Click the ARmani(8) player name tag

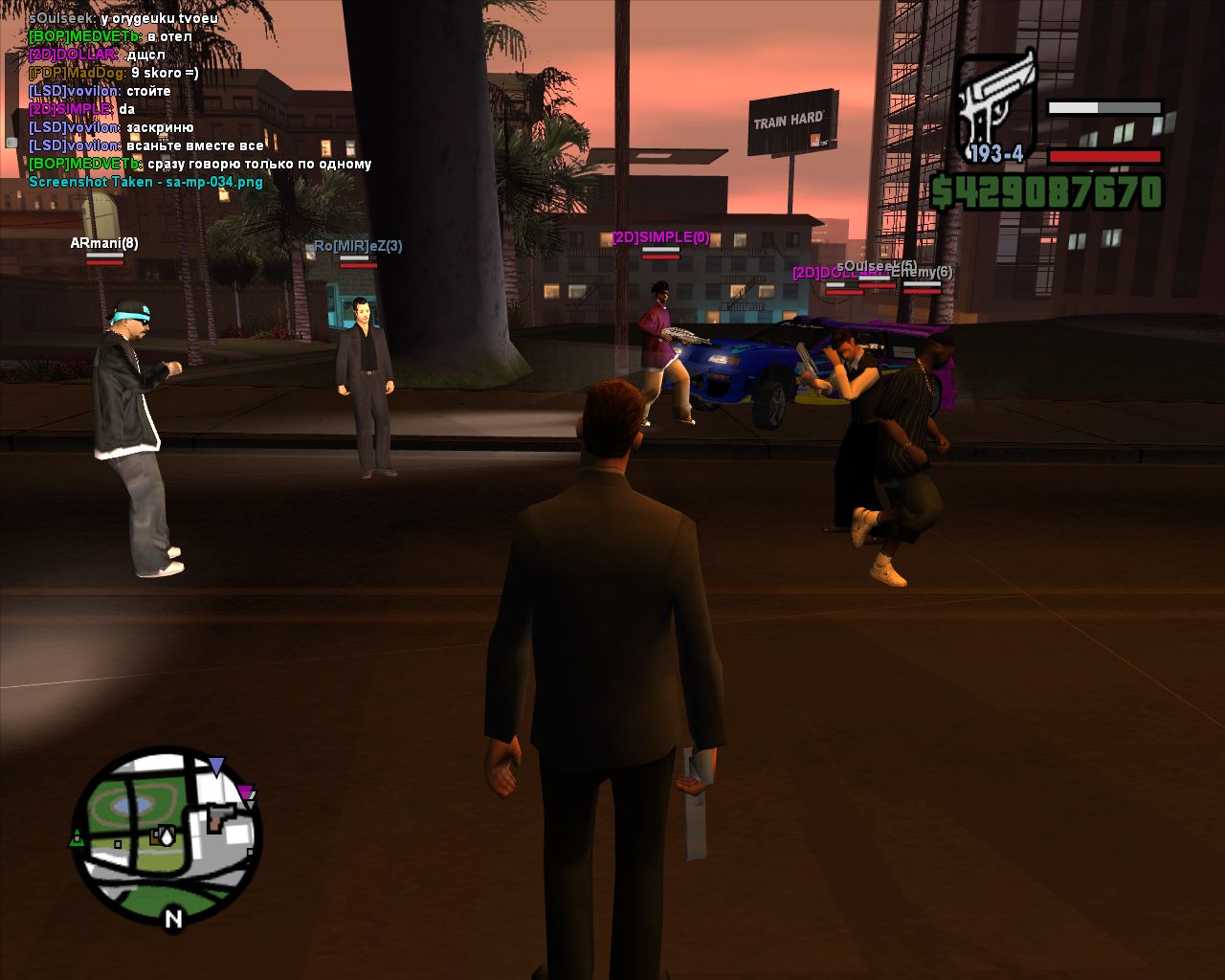click(104, 243)
